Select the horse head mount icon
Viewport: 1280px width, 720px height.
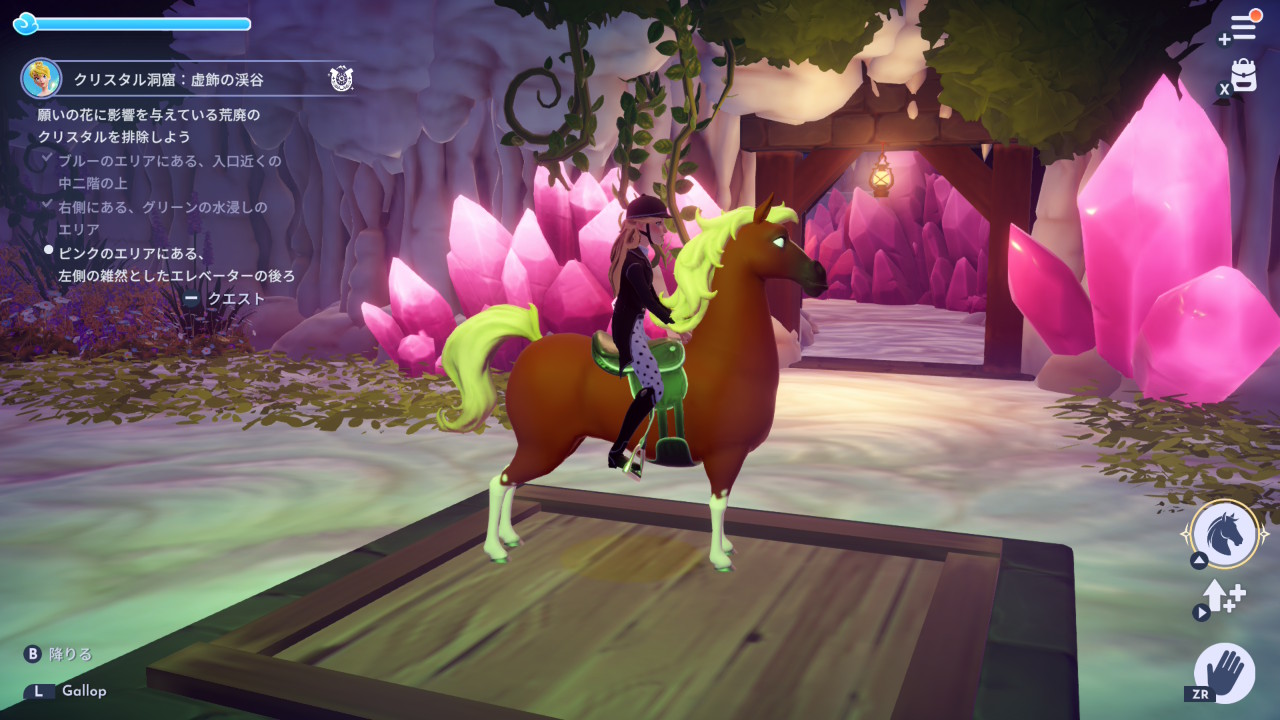pos(1225,533)
